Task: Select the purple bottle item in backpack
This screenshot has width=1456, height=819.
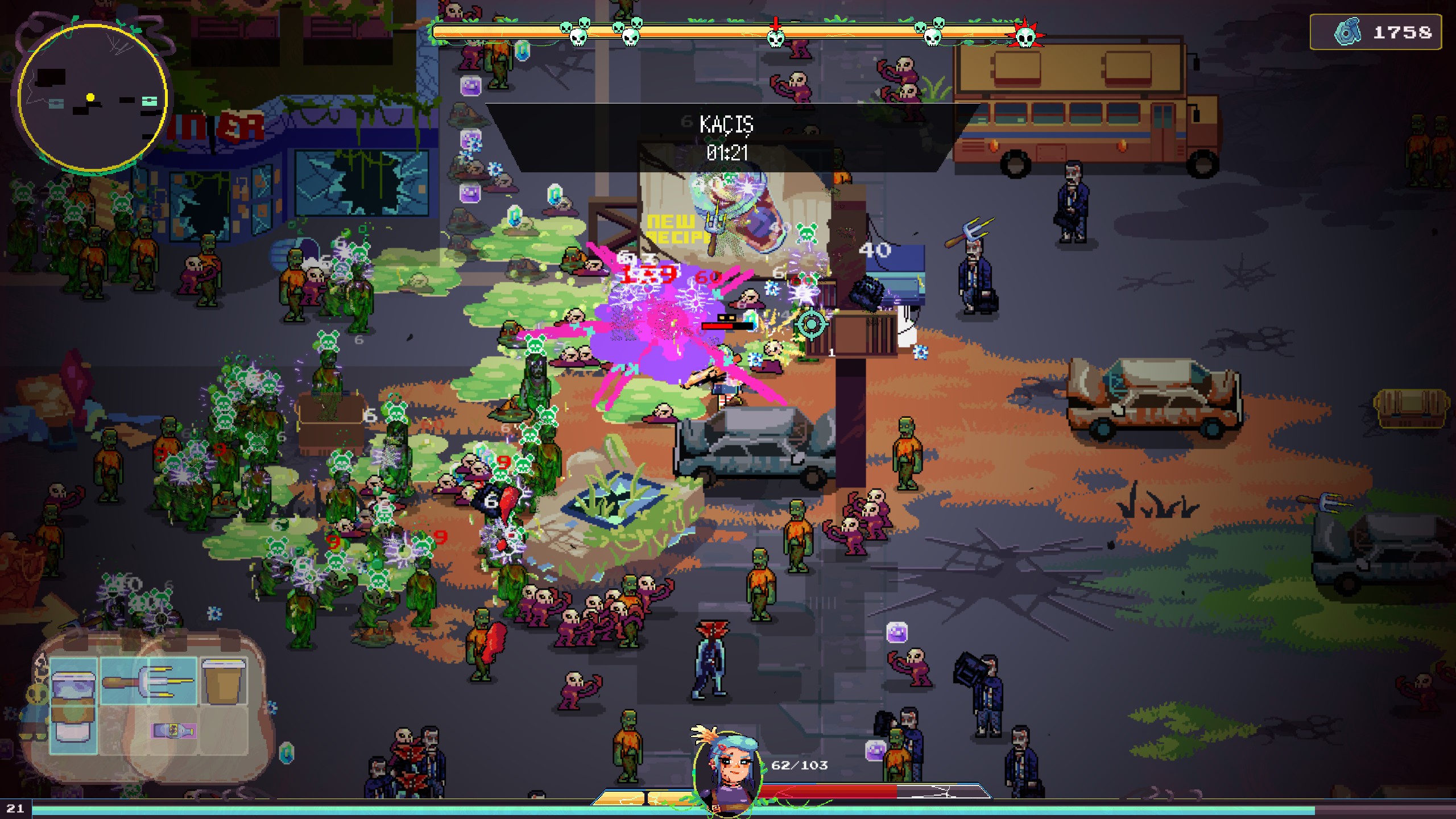Action: pyautogui.click(x=174, y=730)
